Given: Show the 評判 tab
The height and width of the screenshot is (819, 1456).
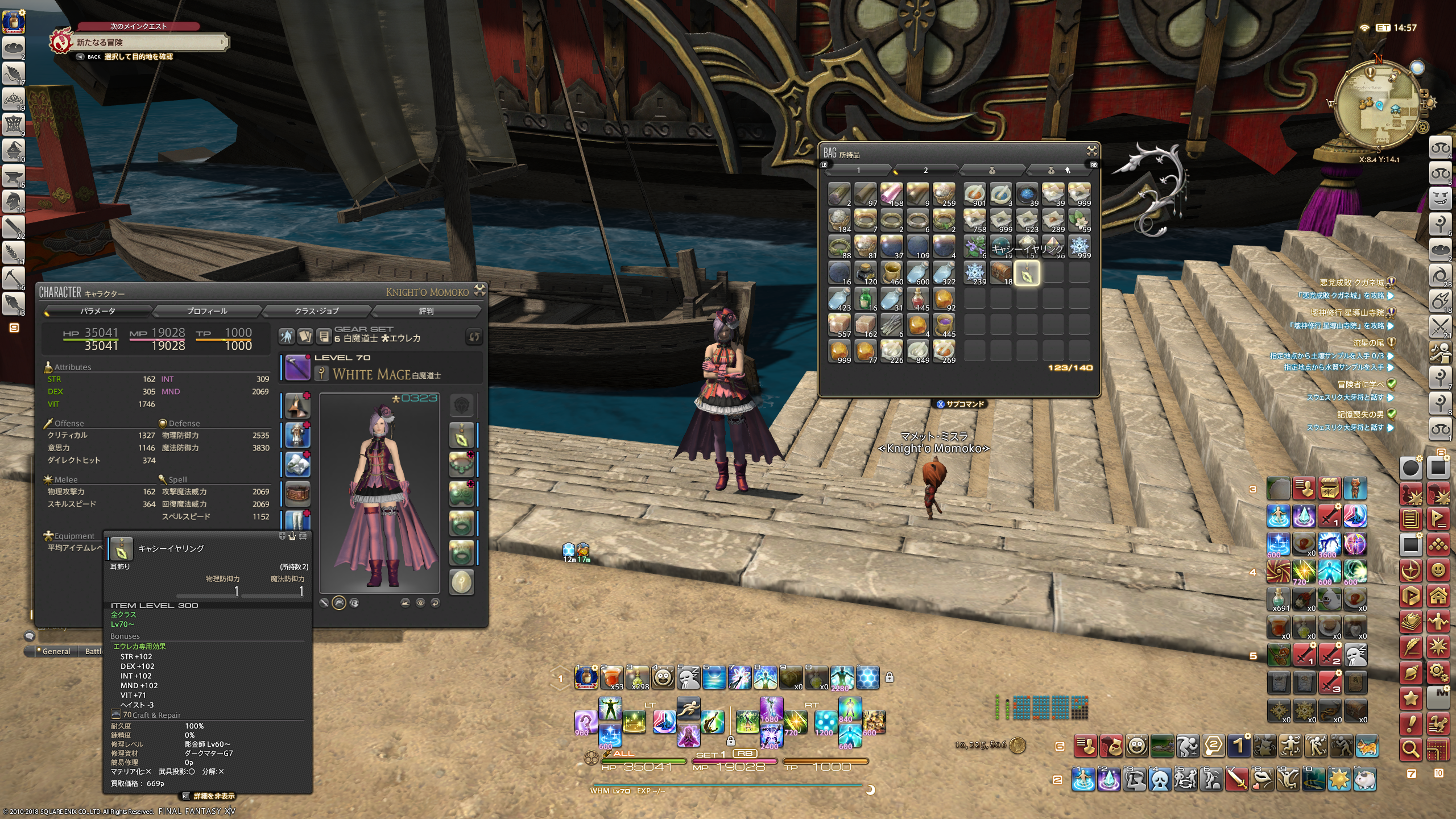Looking at the screenshot, I should [x=426, y=311].
